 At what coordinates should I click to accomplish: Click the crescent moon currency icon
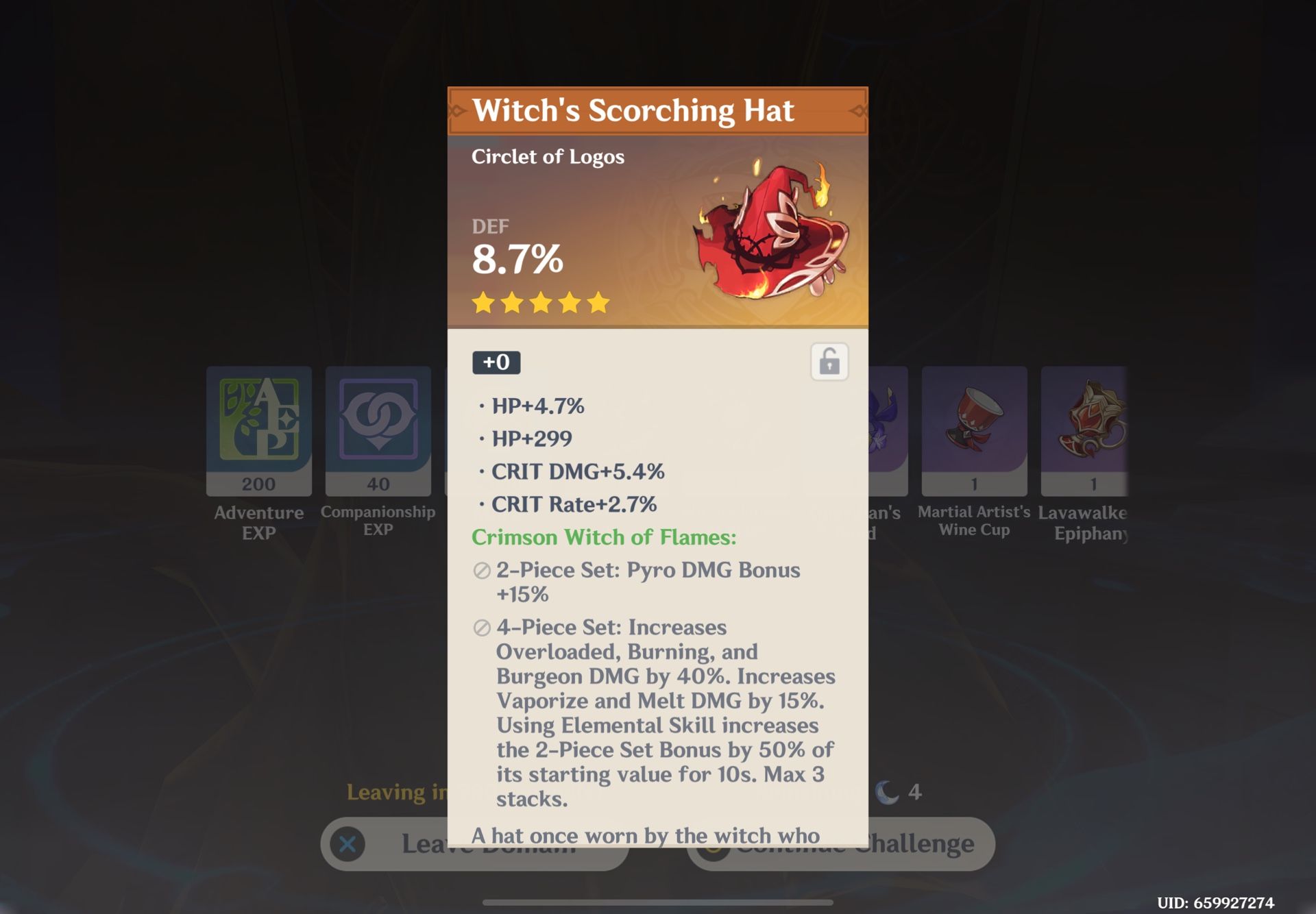click(886, 793)
